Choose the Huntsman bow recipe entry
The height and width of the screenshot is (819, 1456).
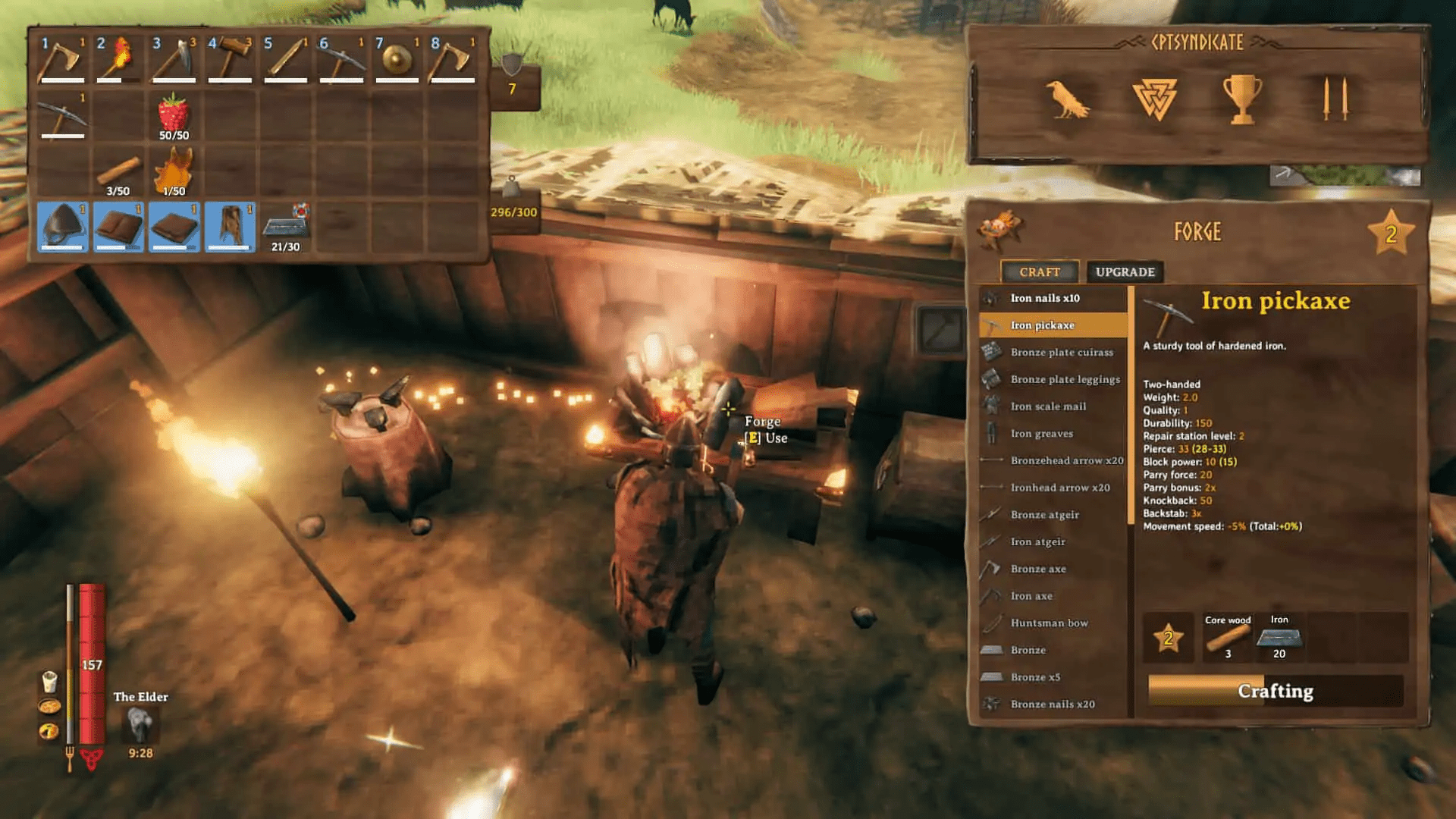1048,623
